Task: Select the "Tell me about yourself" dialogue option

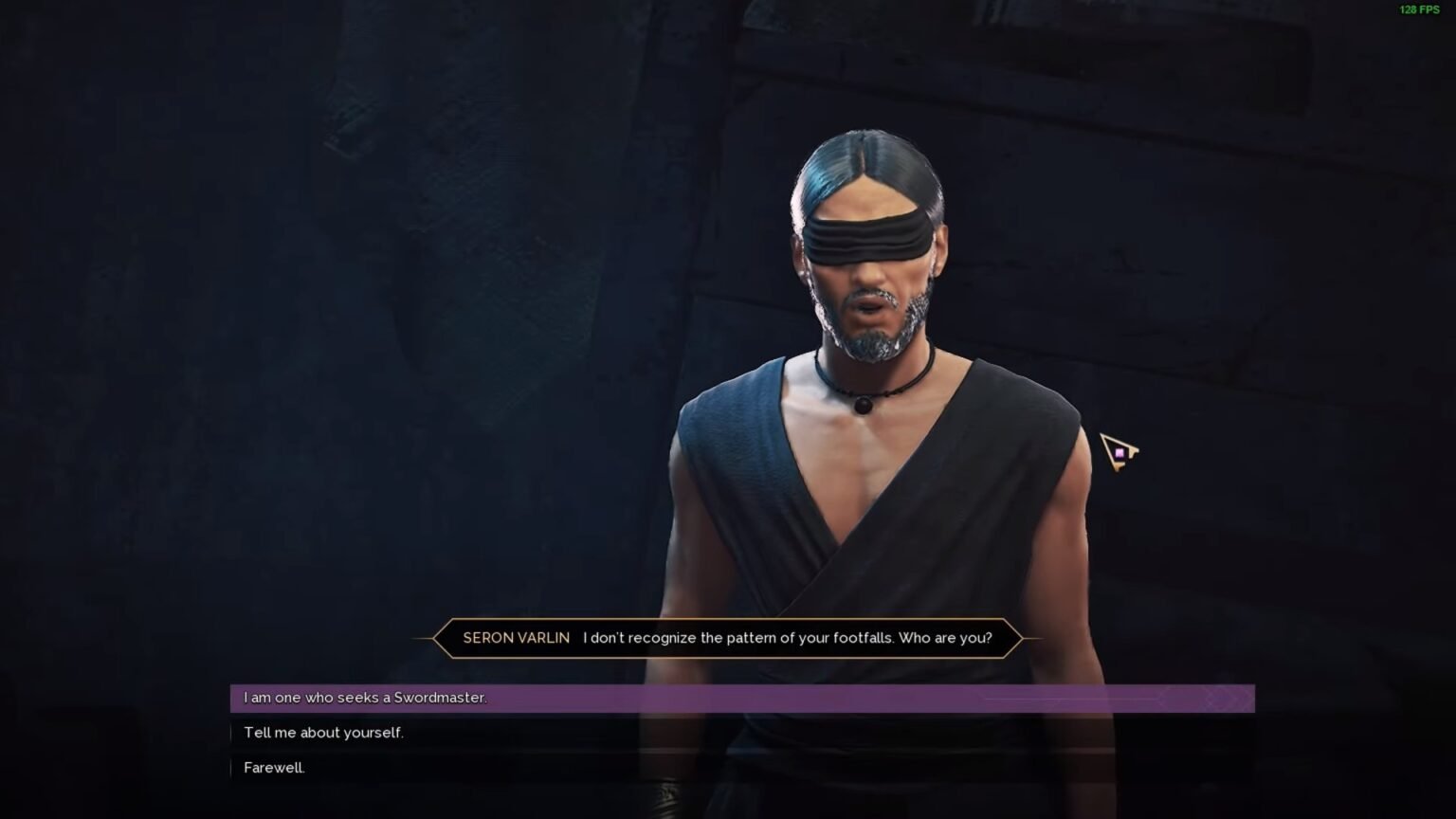Action: (x=323, y=733)
